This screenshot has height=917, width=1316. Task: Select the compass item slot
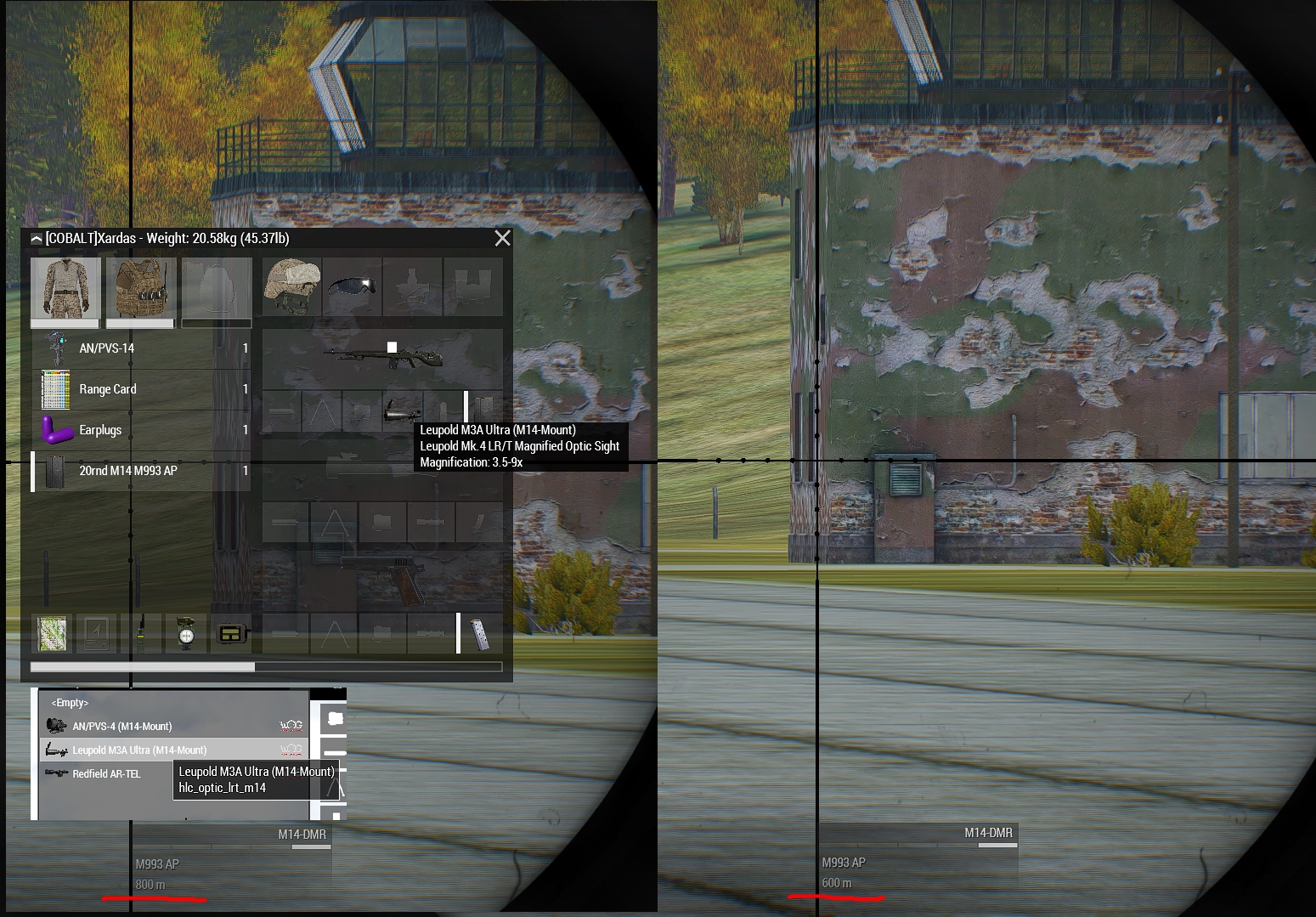click(x=186, y=633)
